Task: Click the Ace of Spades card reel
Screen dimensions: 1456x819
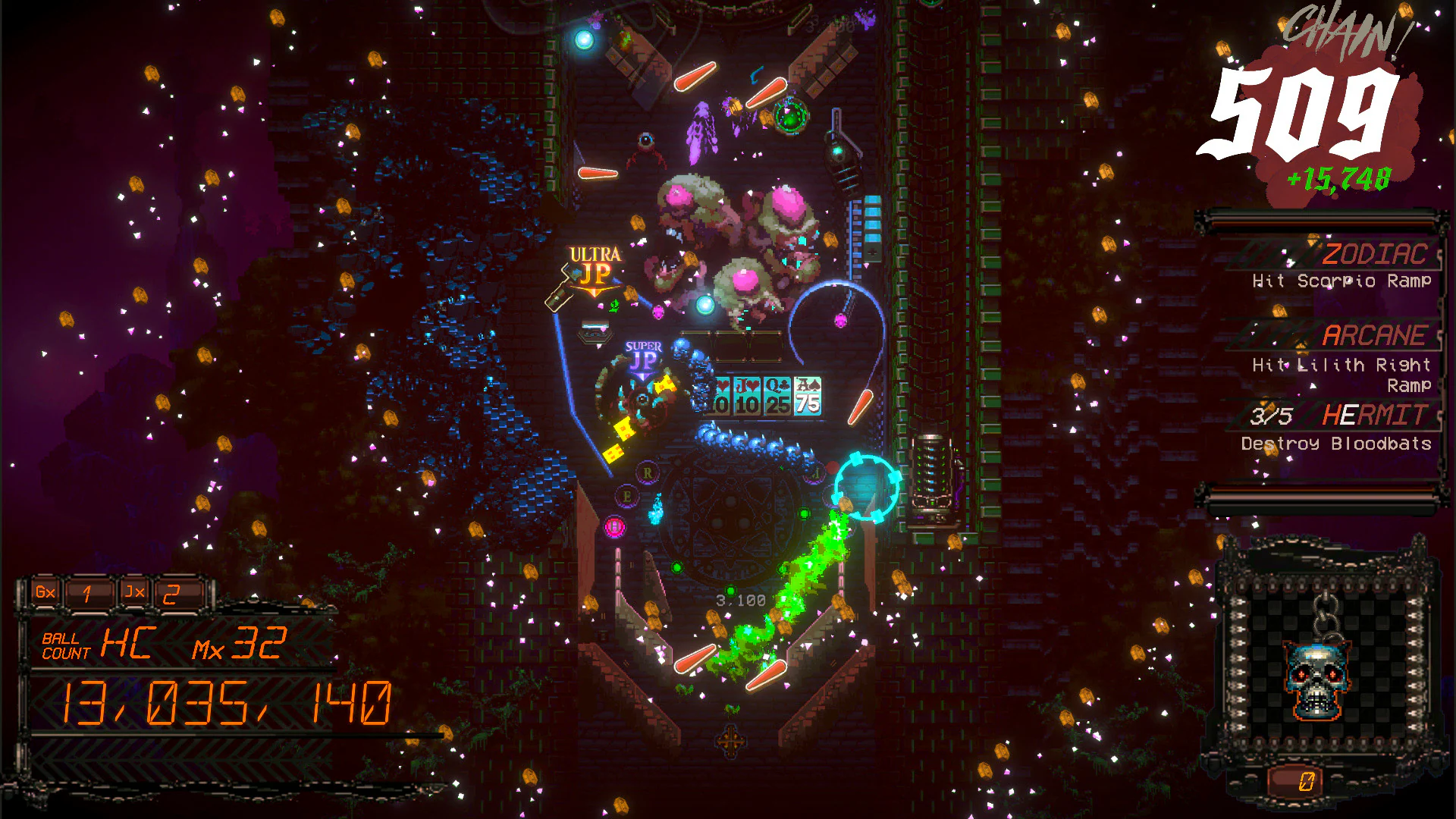Action: coord(808,397)
